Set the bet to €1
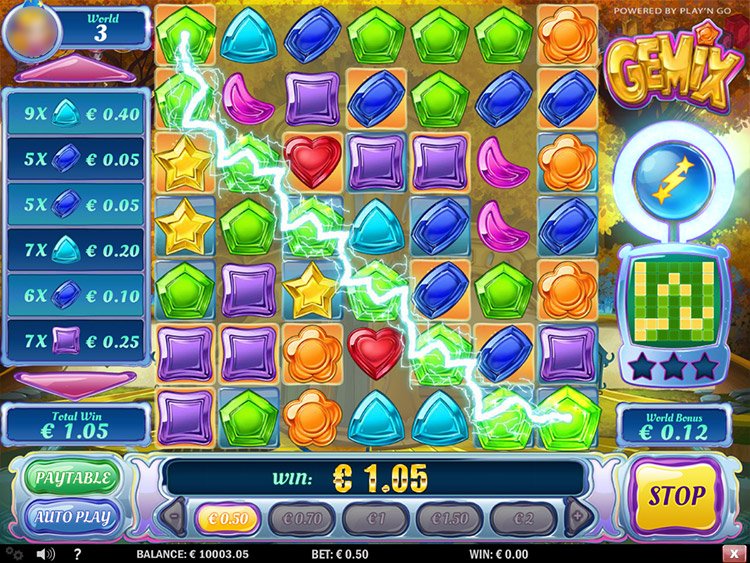 (377, 519)
